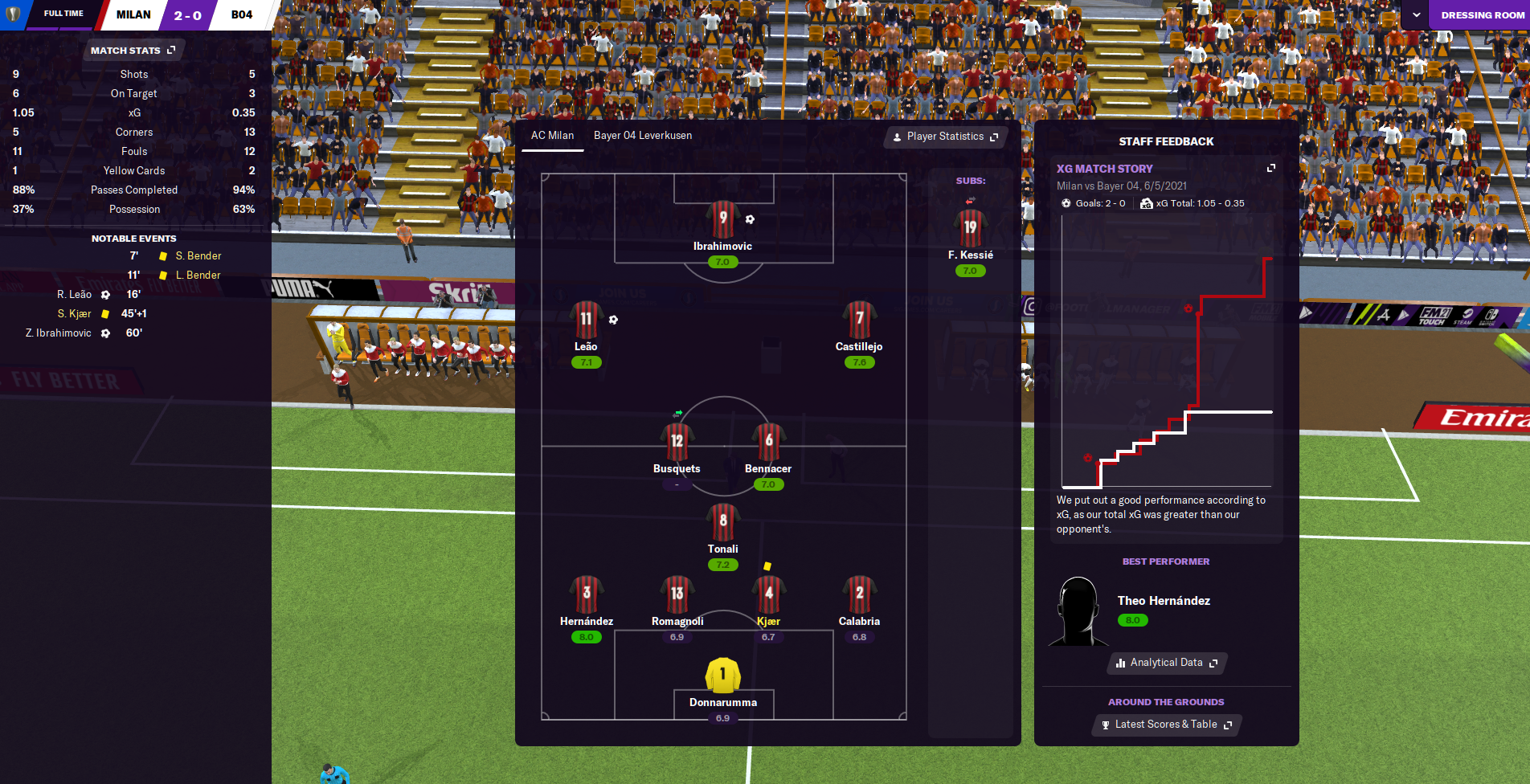1530x784 pixels.
Task: Select Hernández at left back
Action: [x=587, y=595]
